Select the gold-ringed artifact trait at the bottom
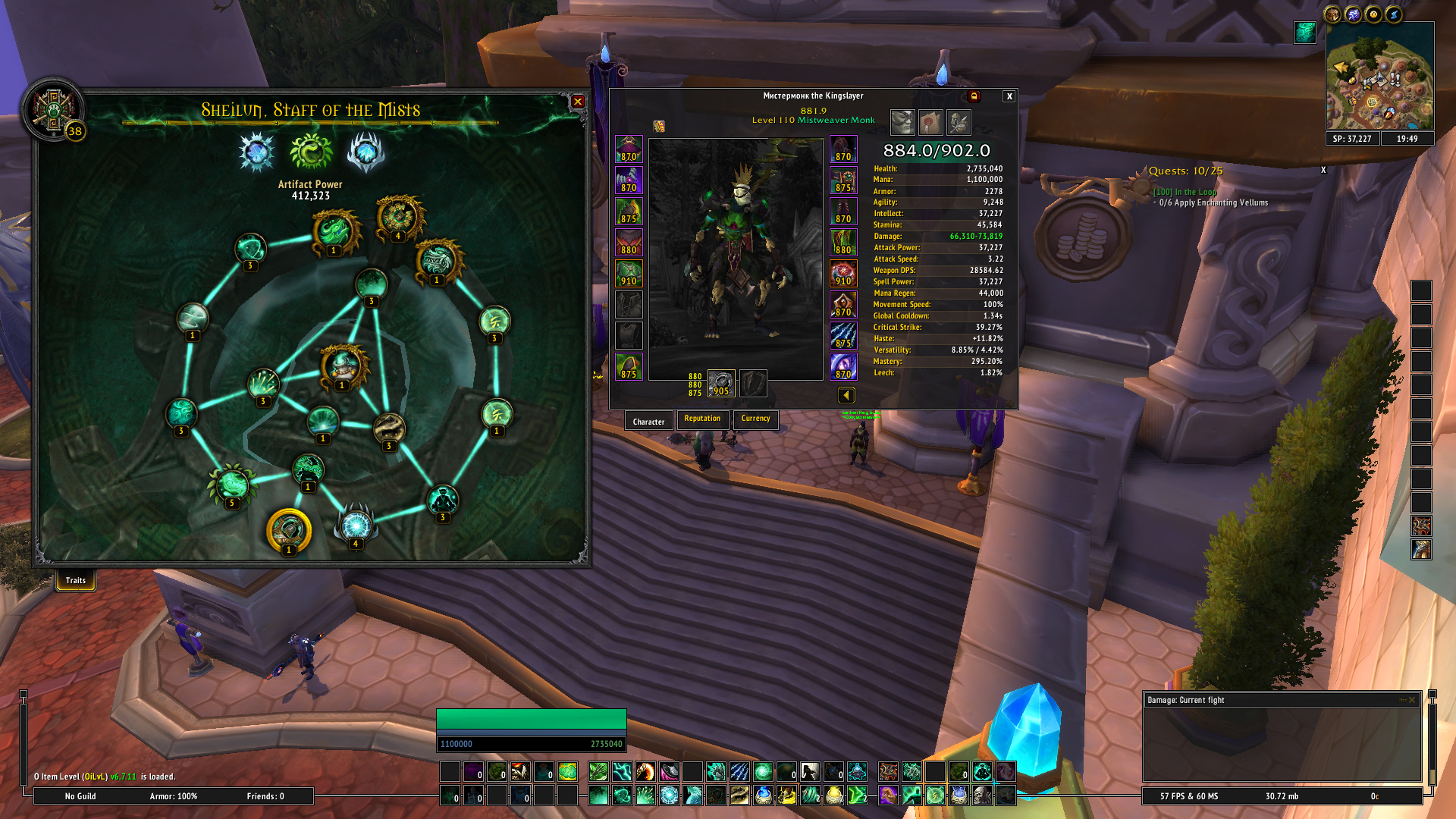The width and height of the screenshot is (1456, 819). [x=289, y=529]
